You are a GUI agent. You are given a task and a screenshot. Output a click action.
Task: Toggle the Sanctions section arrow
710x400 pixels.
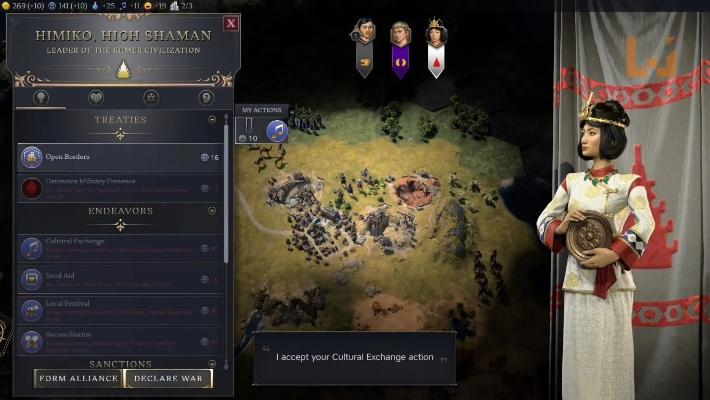point(212,364)
